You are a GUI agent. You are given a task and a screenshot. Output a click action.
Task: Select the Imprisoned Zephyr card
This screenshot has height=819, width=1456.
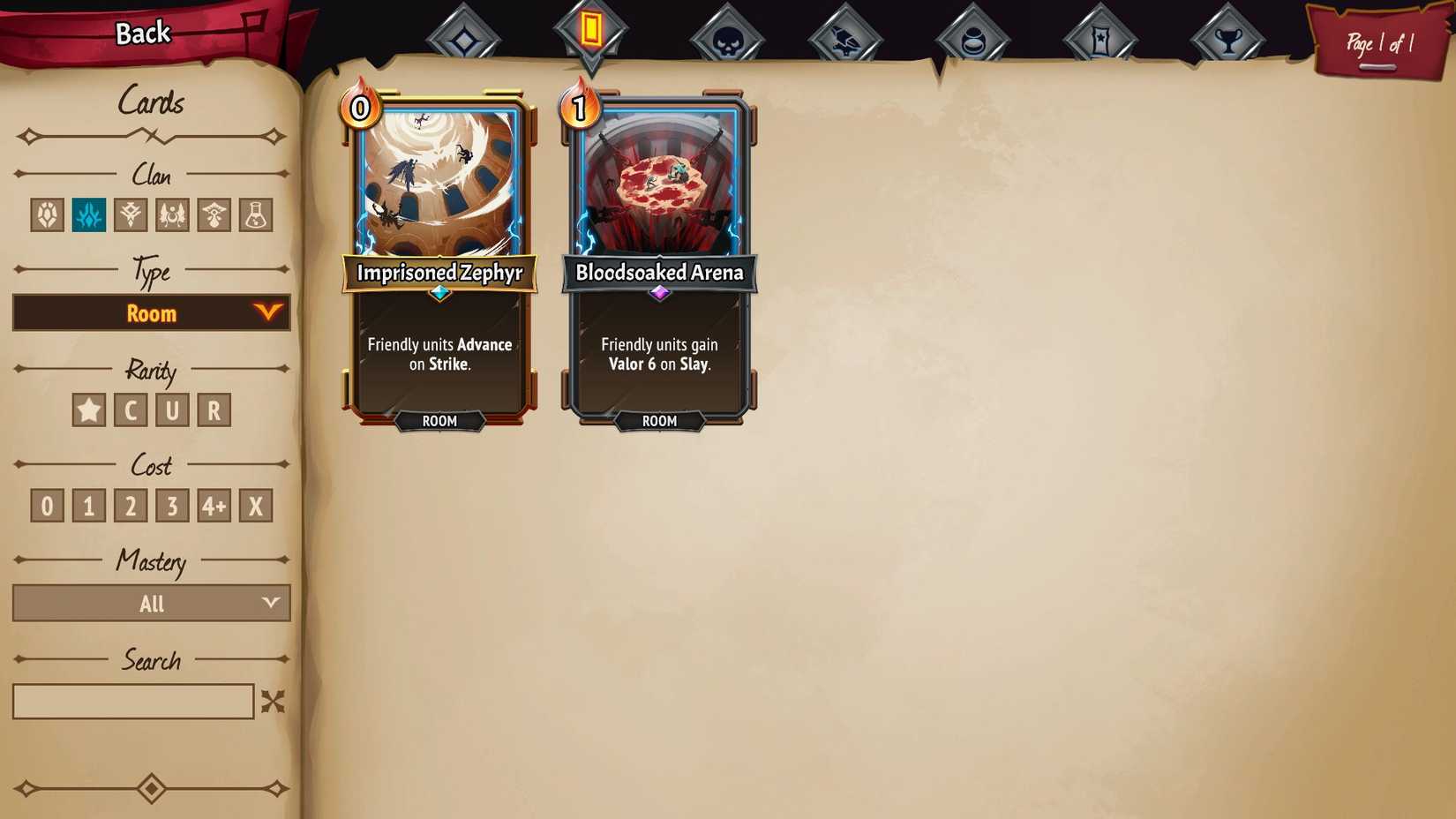pos(439,256)
